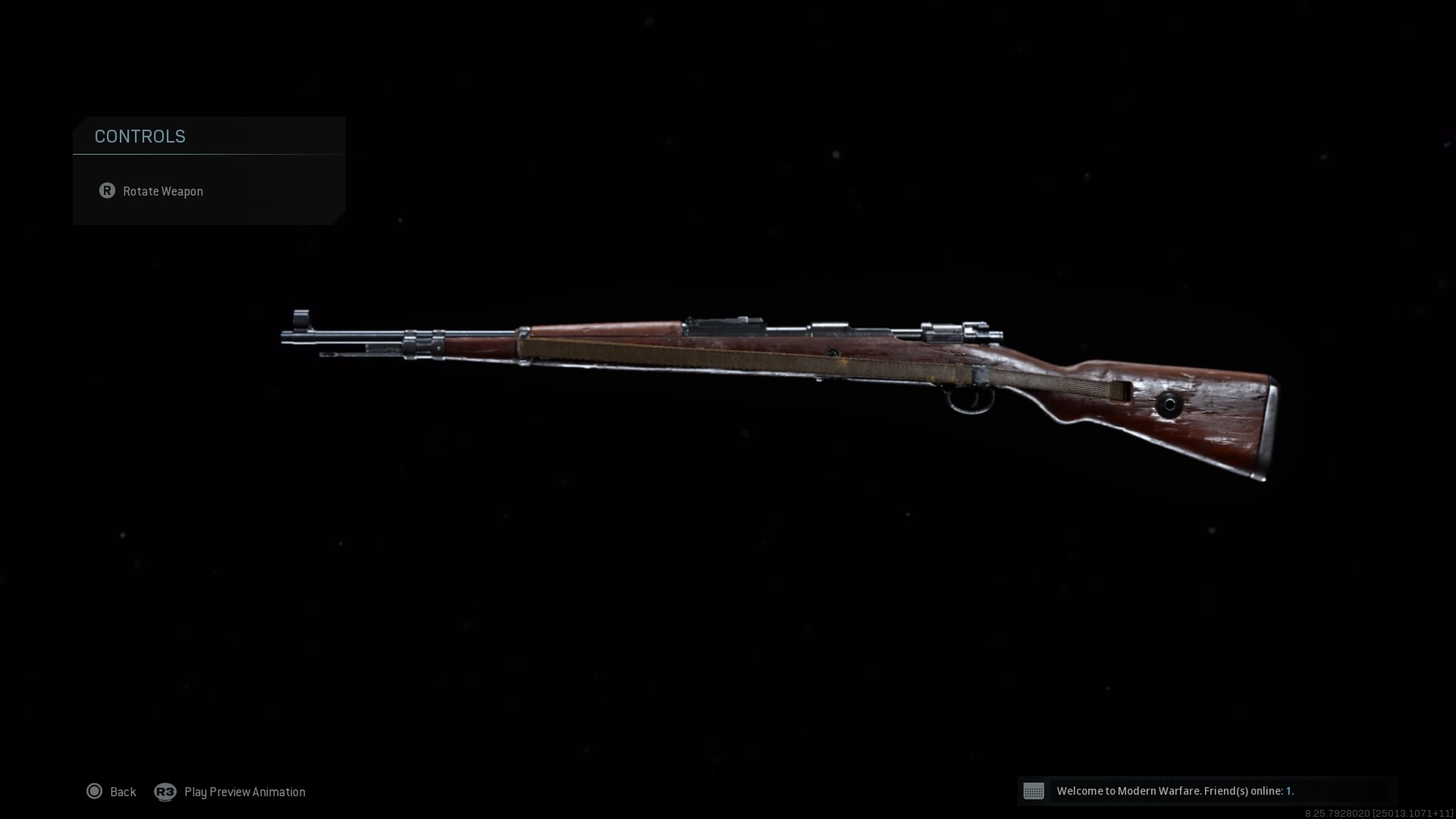Activate Play Preview Animation
The width and height of the screenshot is (1456, 819).
coord(244,792)
